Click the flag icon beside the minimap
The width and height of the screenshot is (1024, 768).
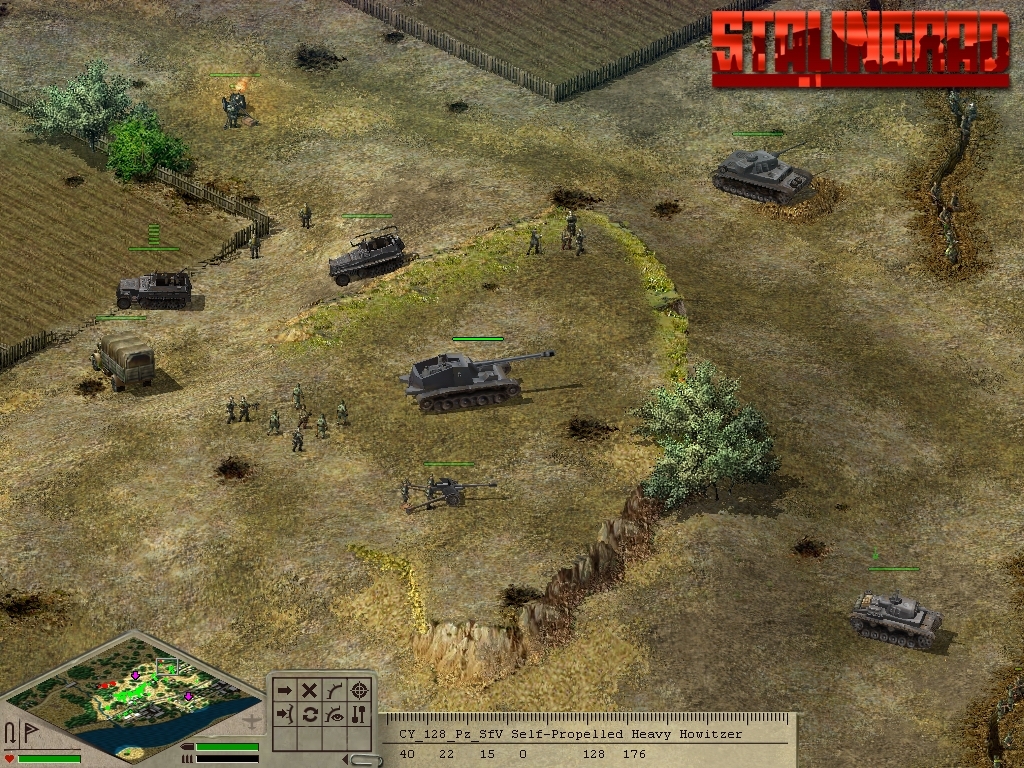pos(30,731)
